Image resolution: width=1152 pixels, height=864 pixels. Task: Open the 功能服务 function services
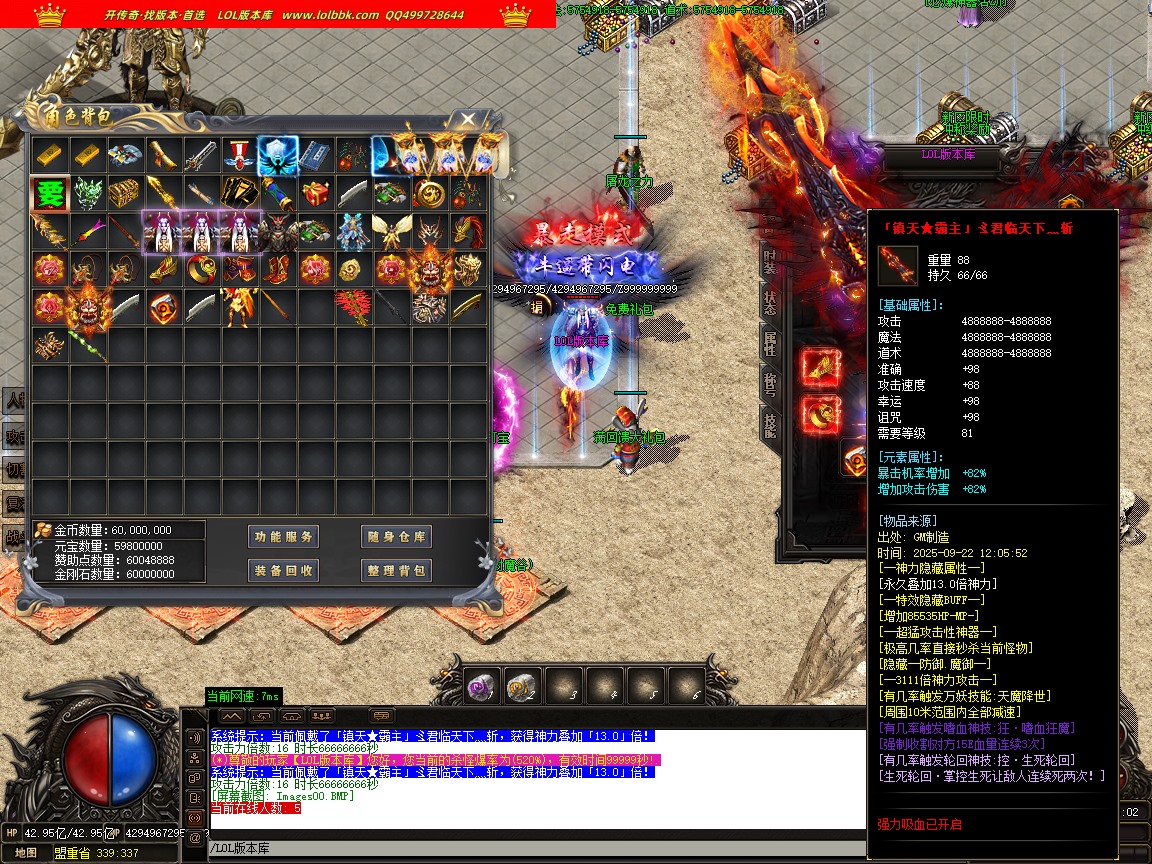283,537
